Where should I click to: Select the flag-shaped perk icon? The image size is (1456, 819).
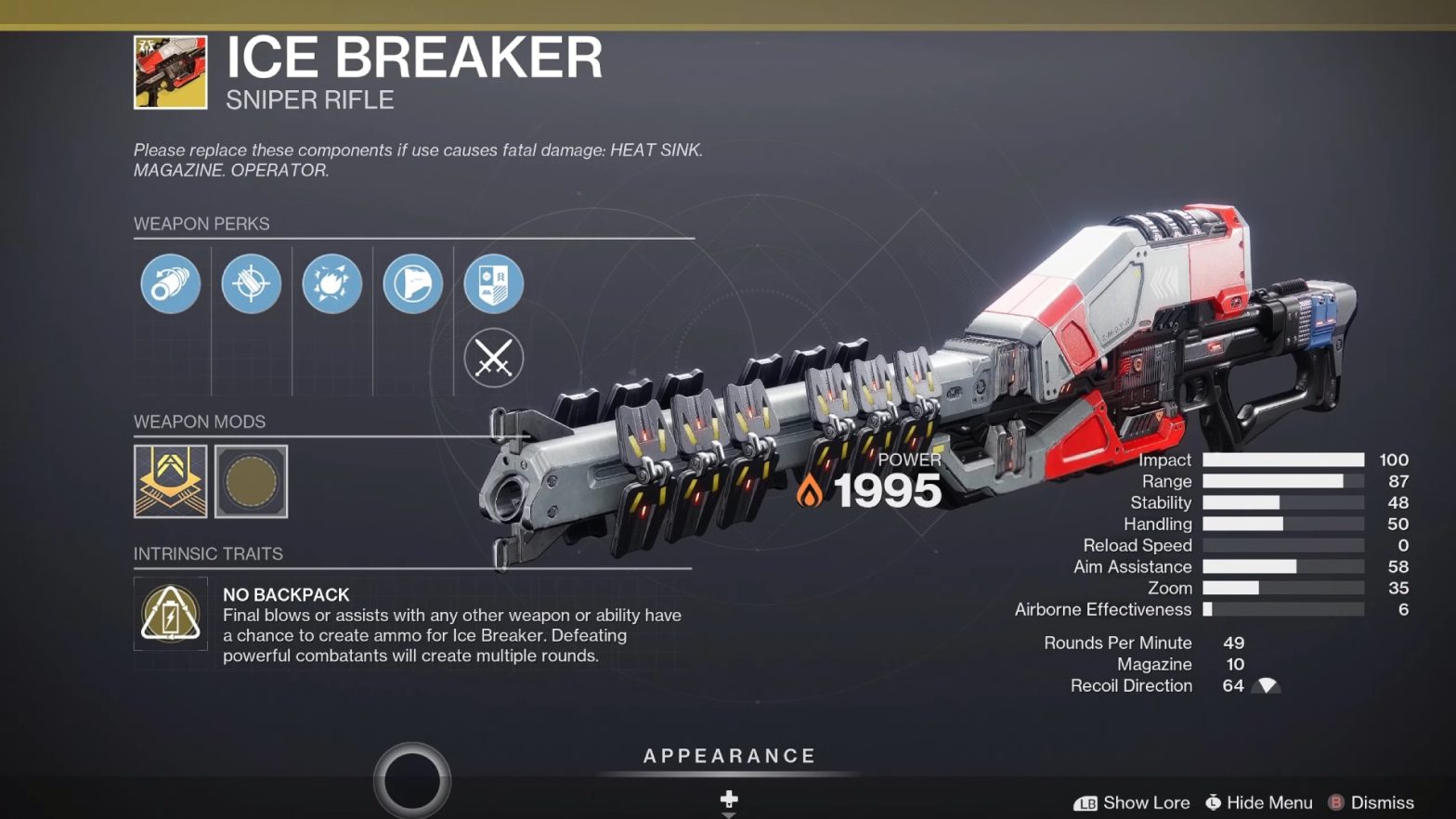click(412, 284)
